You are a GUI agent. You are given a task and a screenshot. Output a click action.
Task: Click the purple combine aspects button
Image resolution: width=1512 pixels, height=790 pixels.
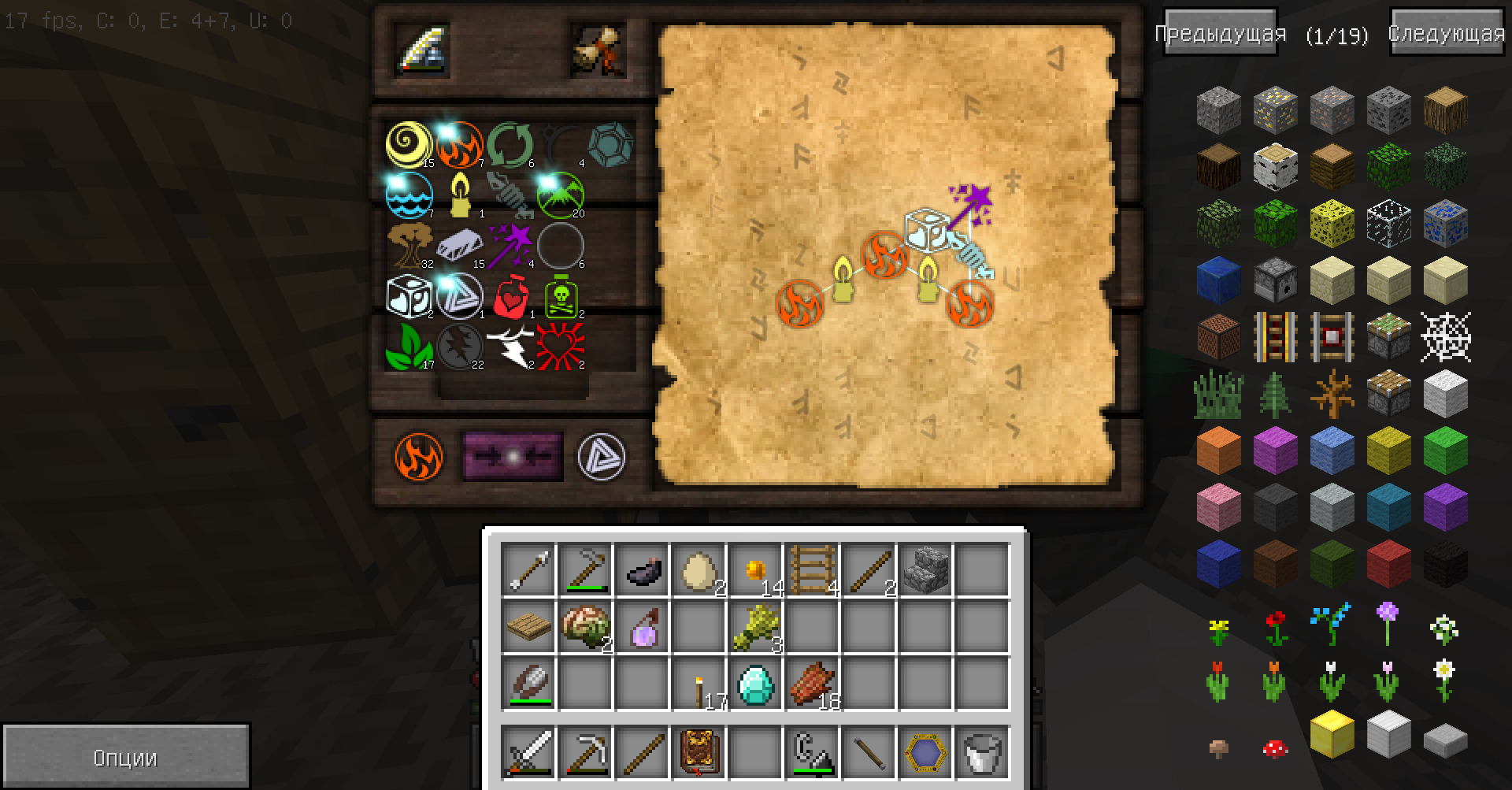coord(513,456)
